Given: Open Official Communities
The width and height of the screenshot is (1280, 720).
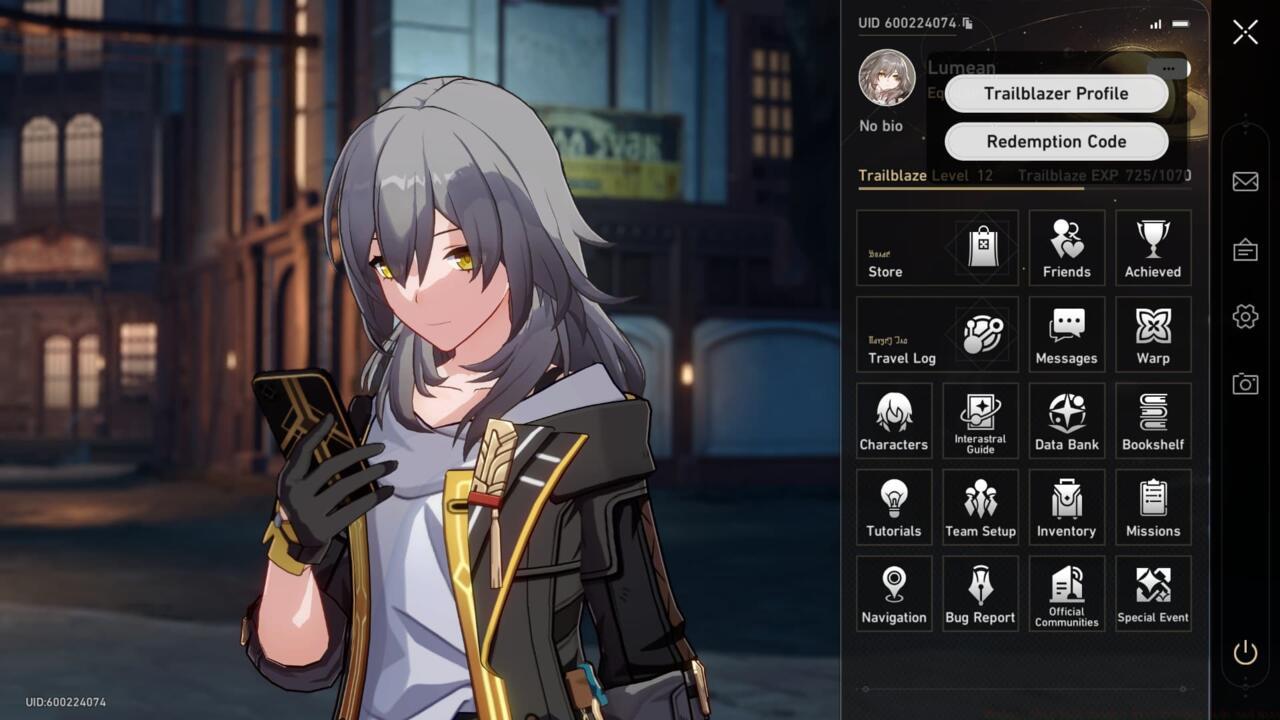Looking at the screenshot, I should [x=1066, y=593].
